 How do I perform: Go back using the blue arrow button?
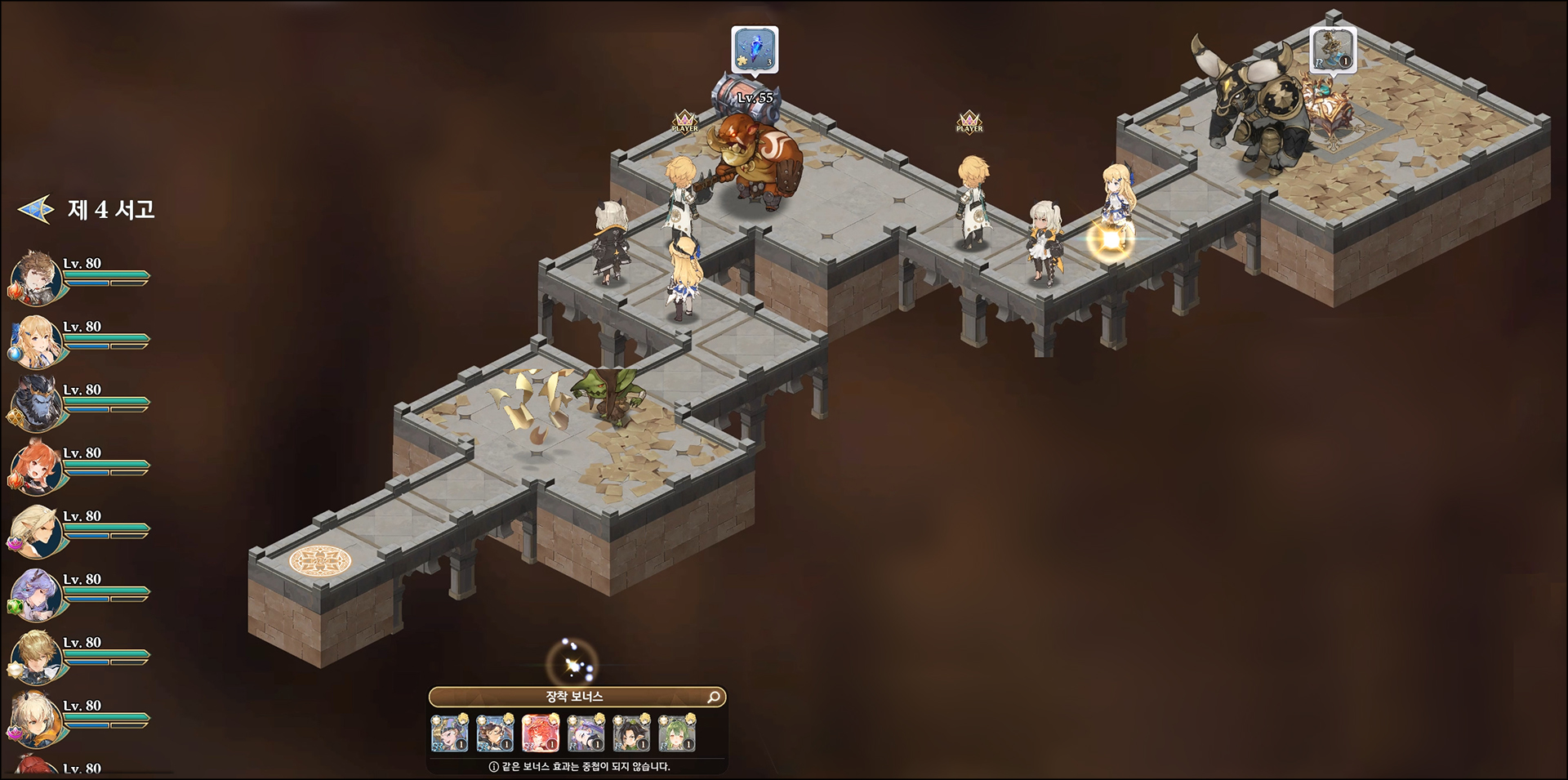click(x=35, y=210)
